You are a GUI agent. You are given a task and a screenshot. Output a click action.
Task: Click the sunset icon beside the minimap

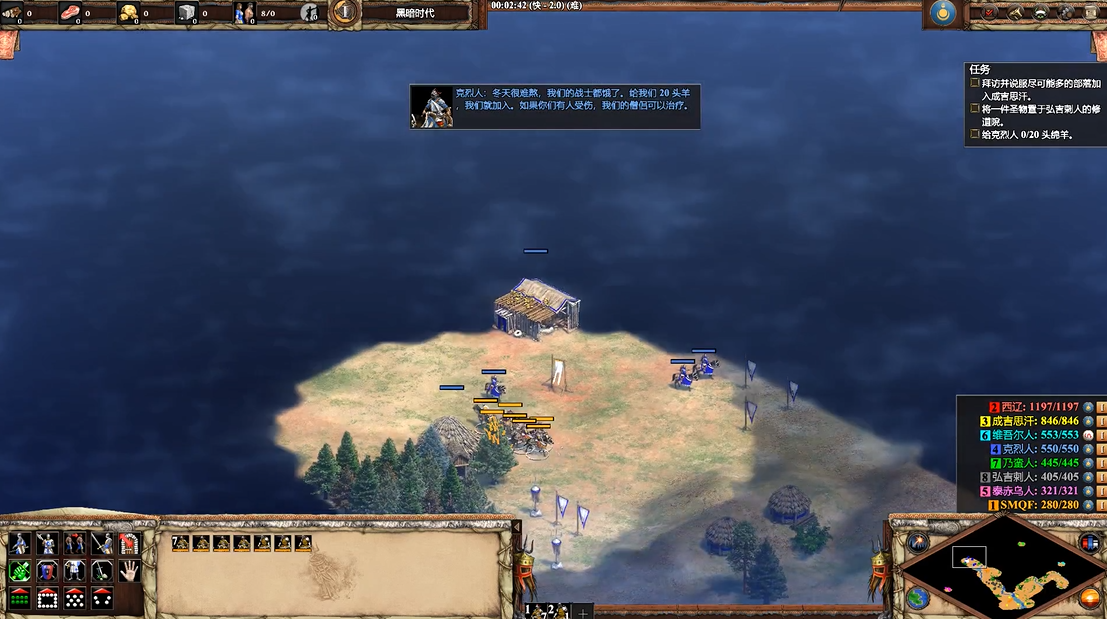coord(1090,599)
